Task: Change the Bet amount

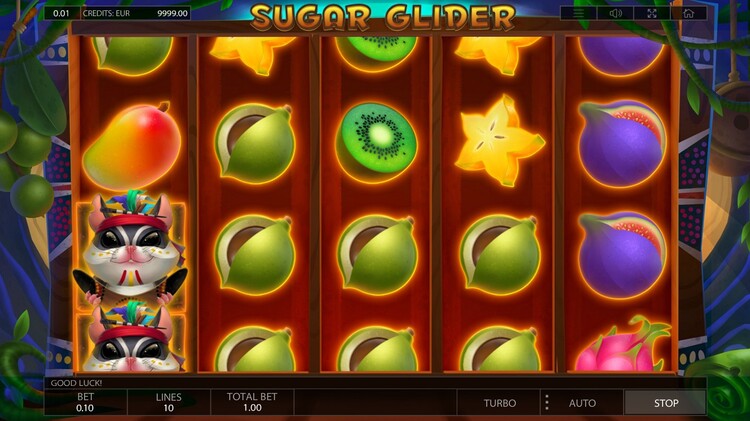Action: click(85, 403)
